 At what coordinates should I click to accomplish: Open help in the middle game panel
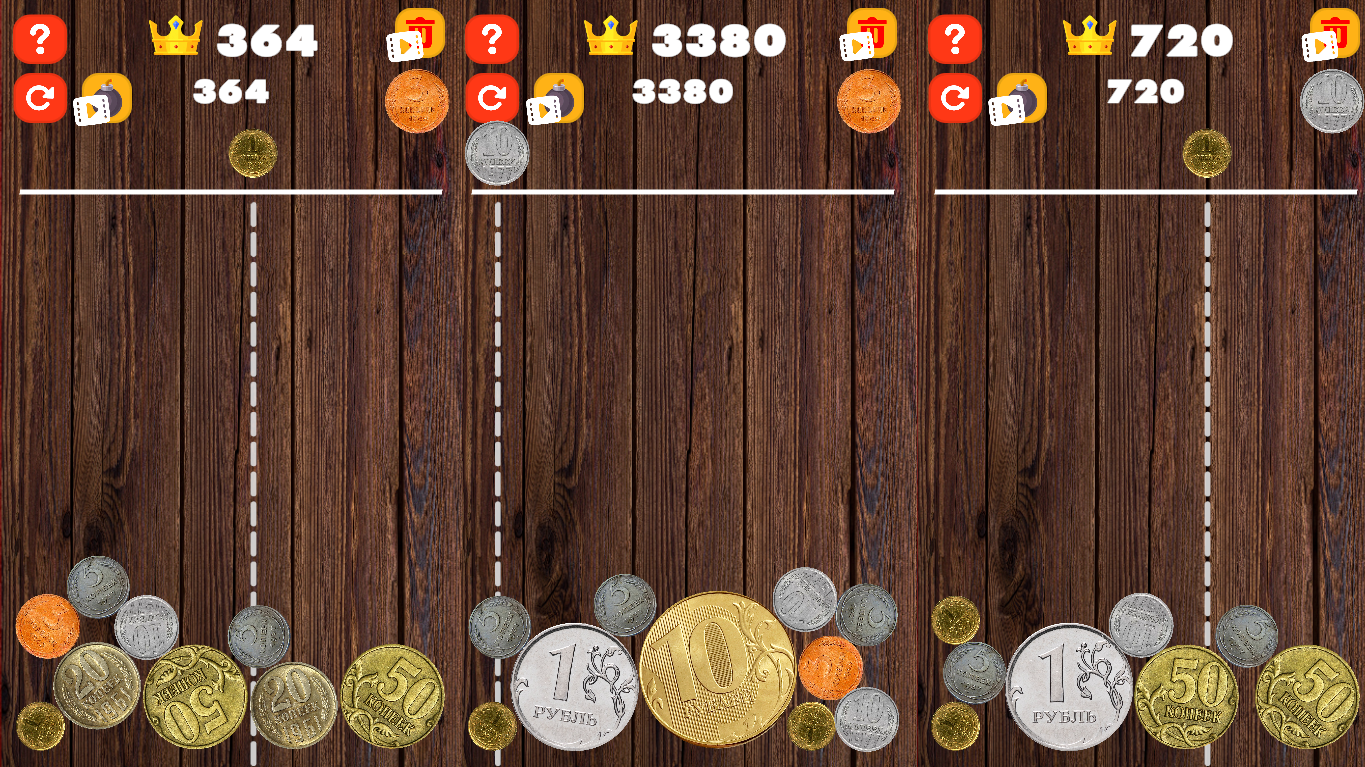pyautogui.click(x=492, y=40)
